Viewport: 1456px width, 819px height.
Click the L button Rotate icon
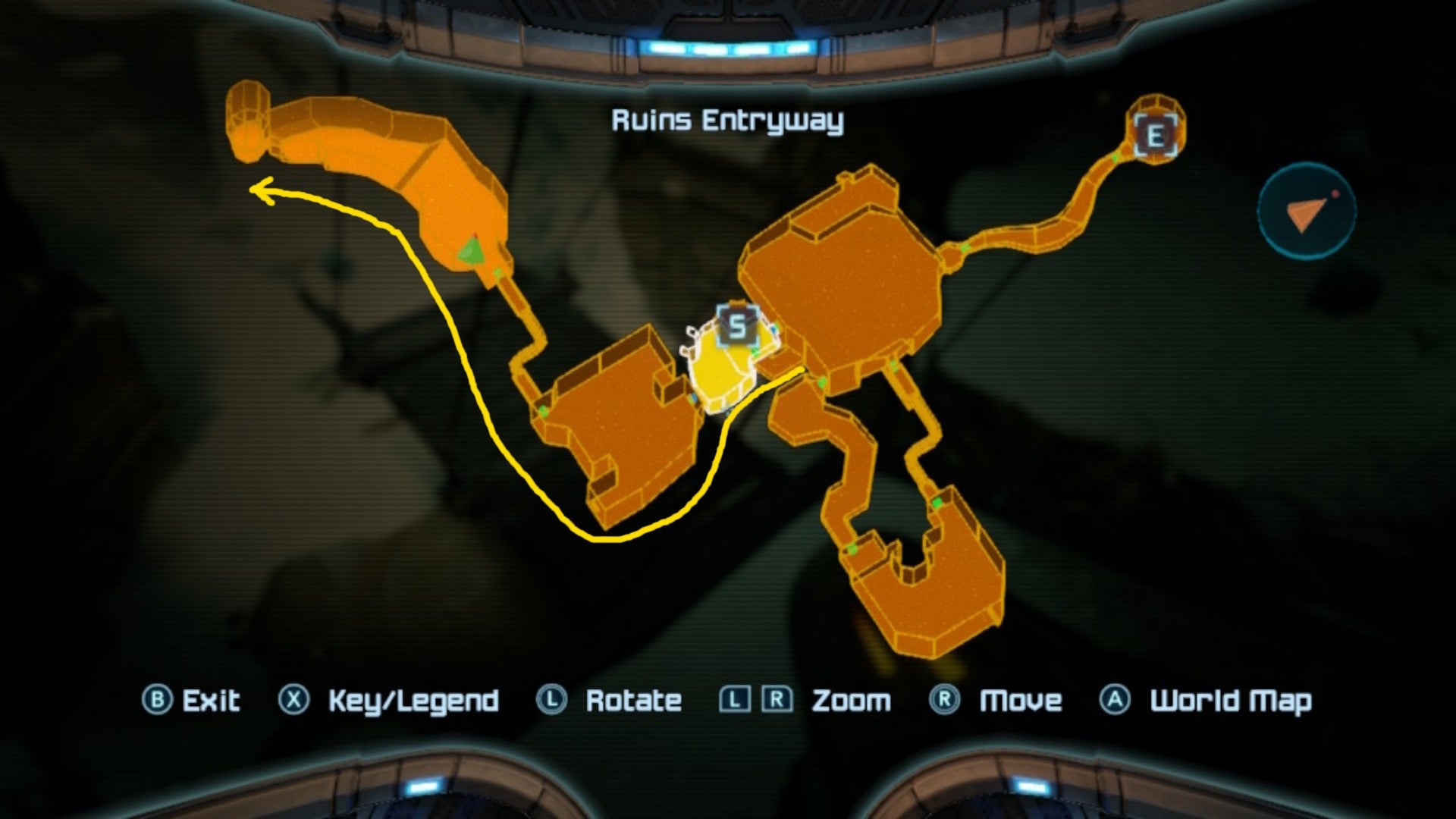click(x=553, y=700)
